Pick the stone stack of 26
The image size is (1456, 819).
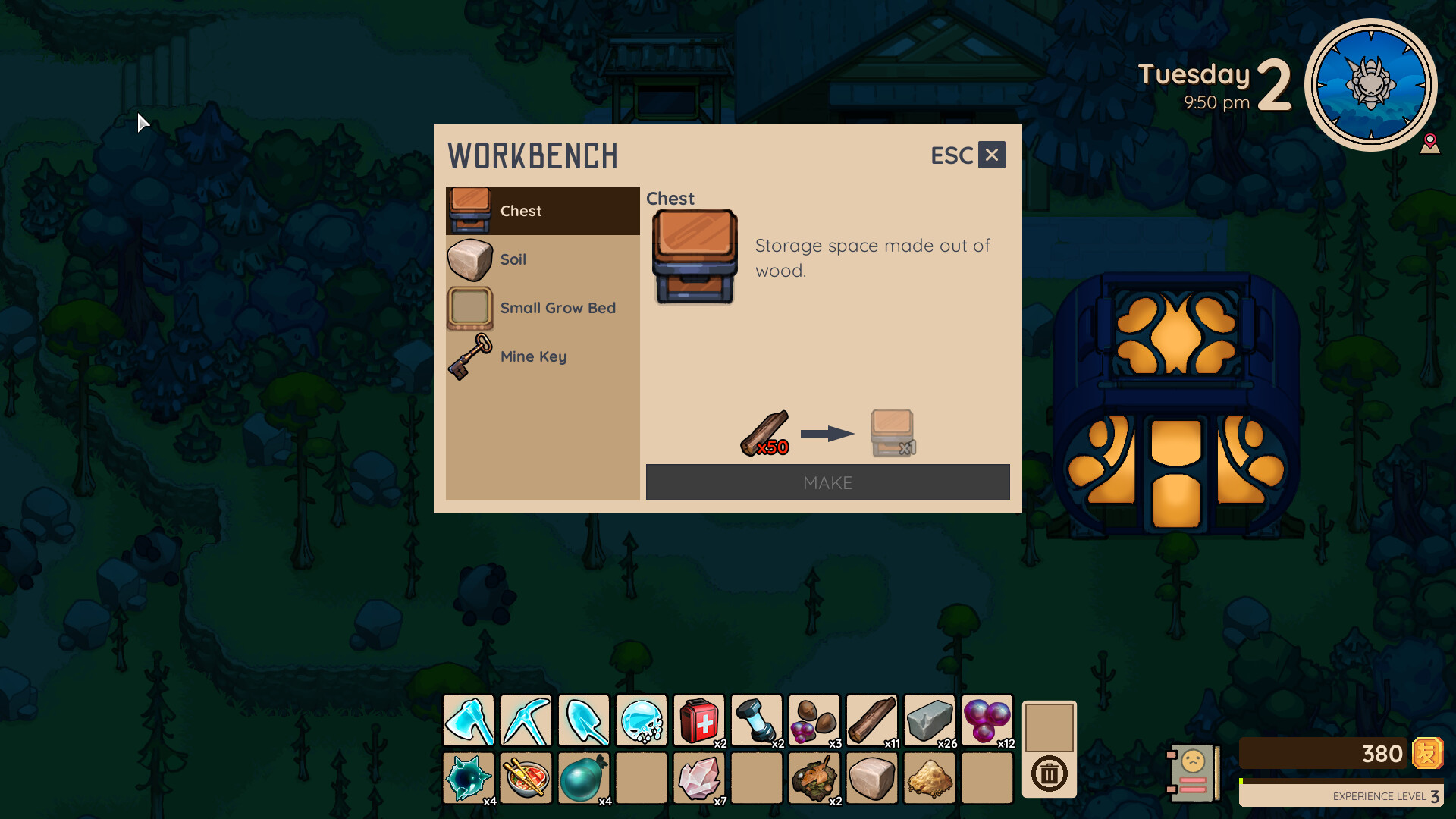[x=930, y=720]
